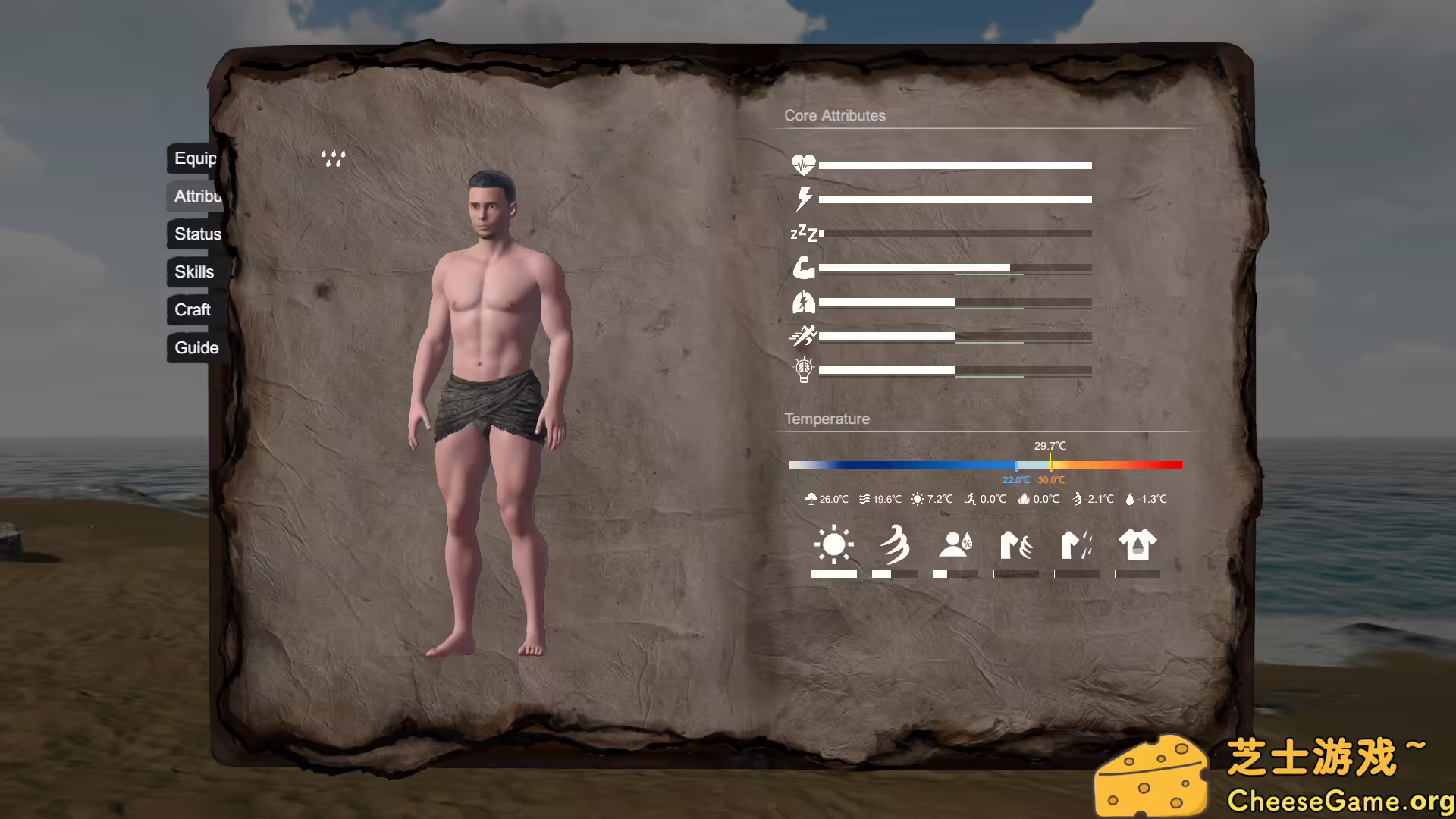
Task: Click the sleep zZz attribute icon
Action: [804, 233]
